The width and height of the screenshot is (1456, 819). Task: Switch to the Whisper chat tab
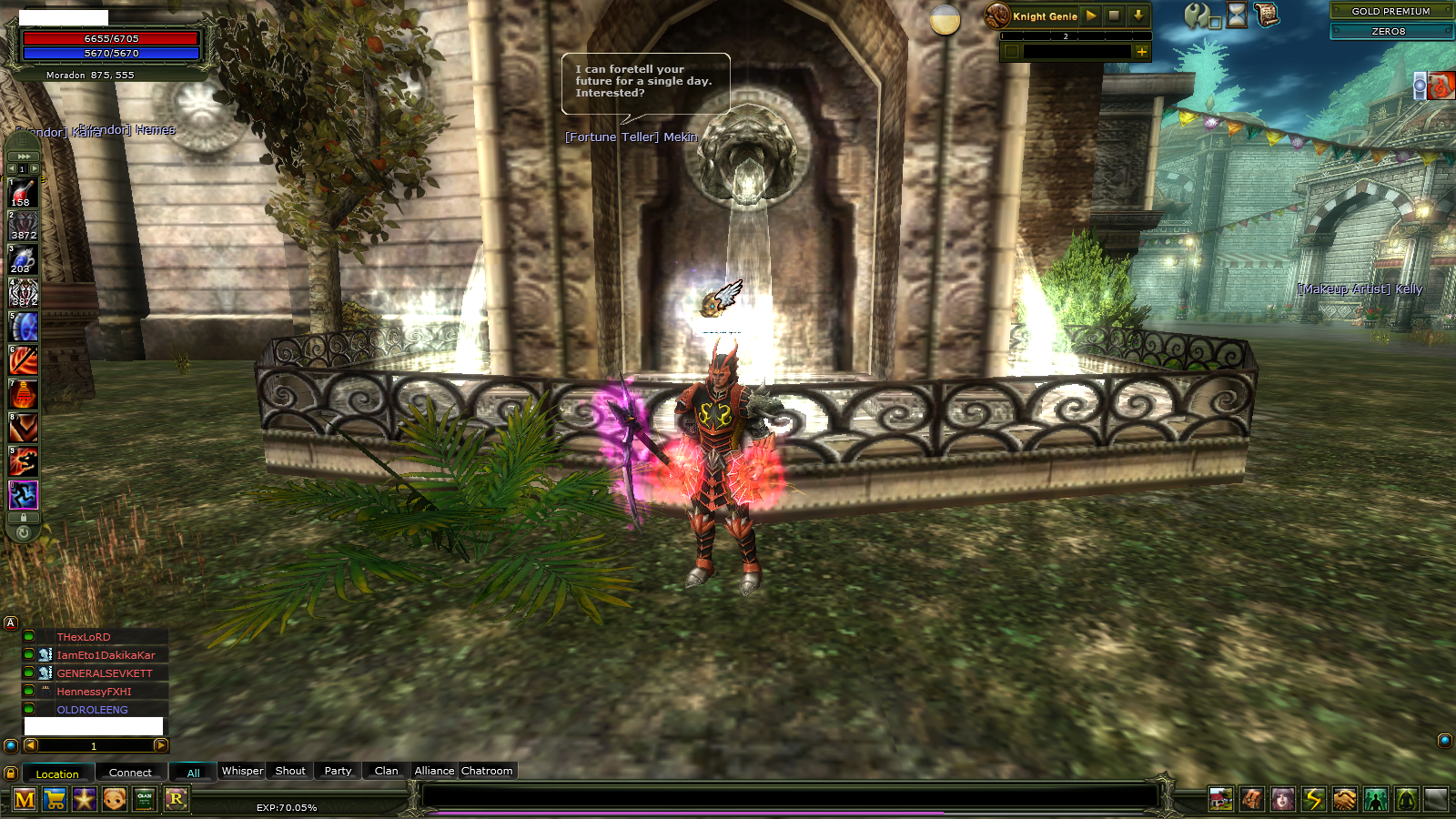[241, 771]
